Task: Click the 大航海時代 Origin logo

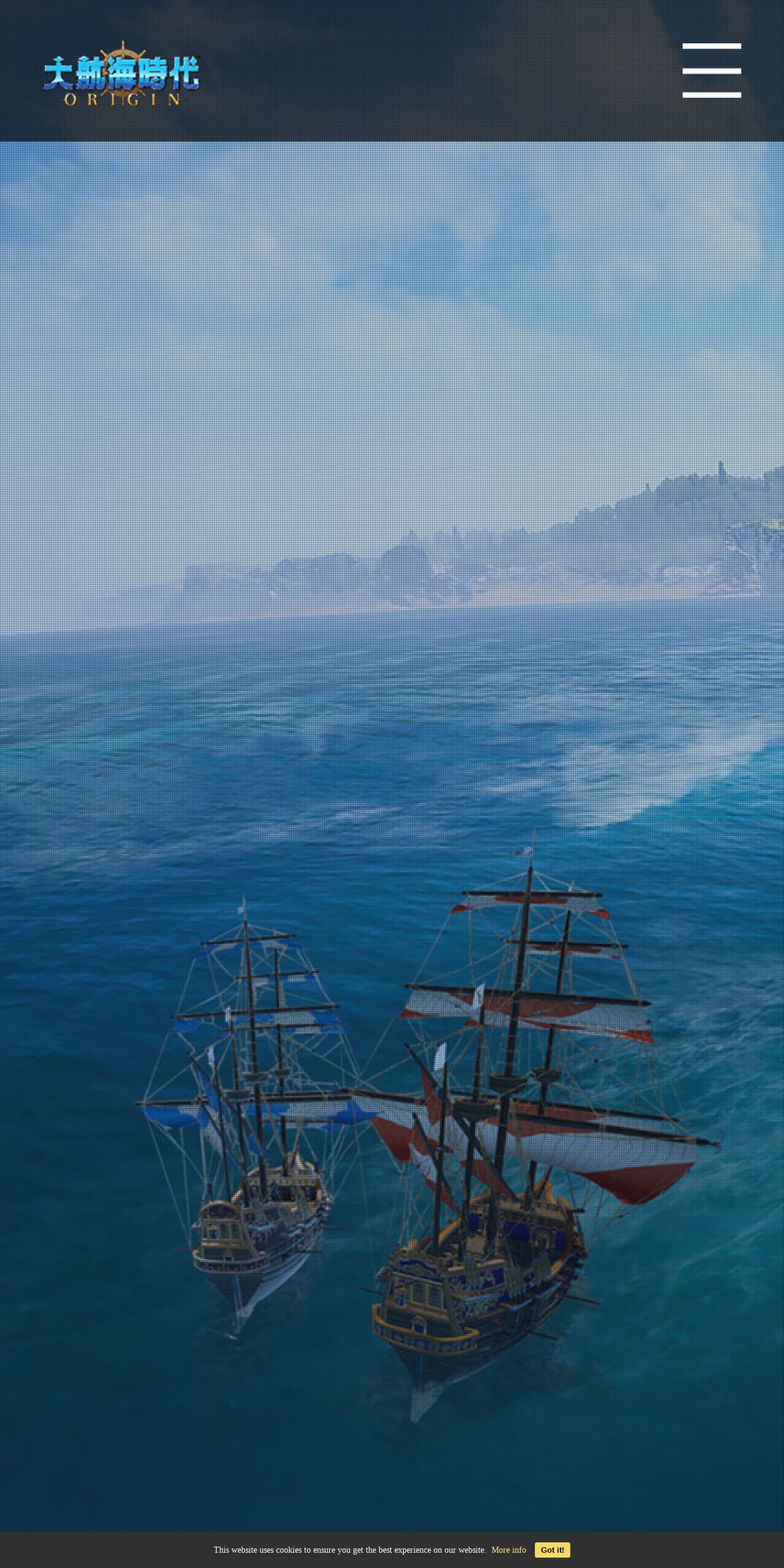Action: click(122, 74)
